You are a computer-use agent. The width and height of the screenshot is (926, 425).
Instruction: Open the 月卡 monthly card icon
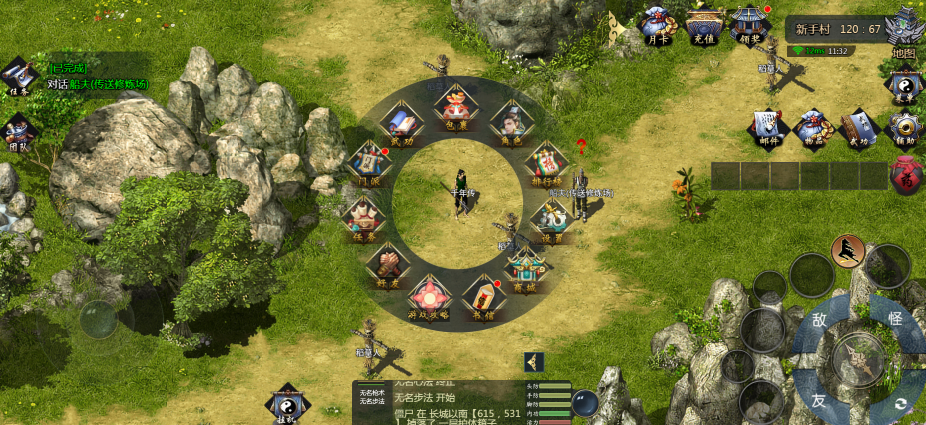point(657,24)
